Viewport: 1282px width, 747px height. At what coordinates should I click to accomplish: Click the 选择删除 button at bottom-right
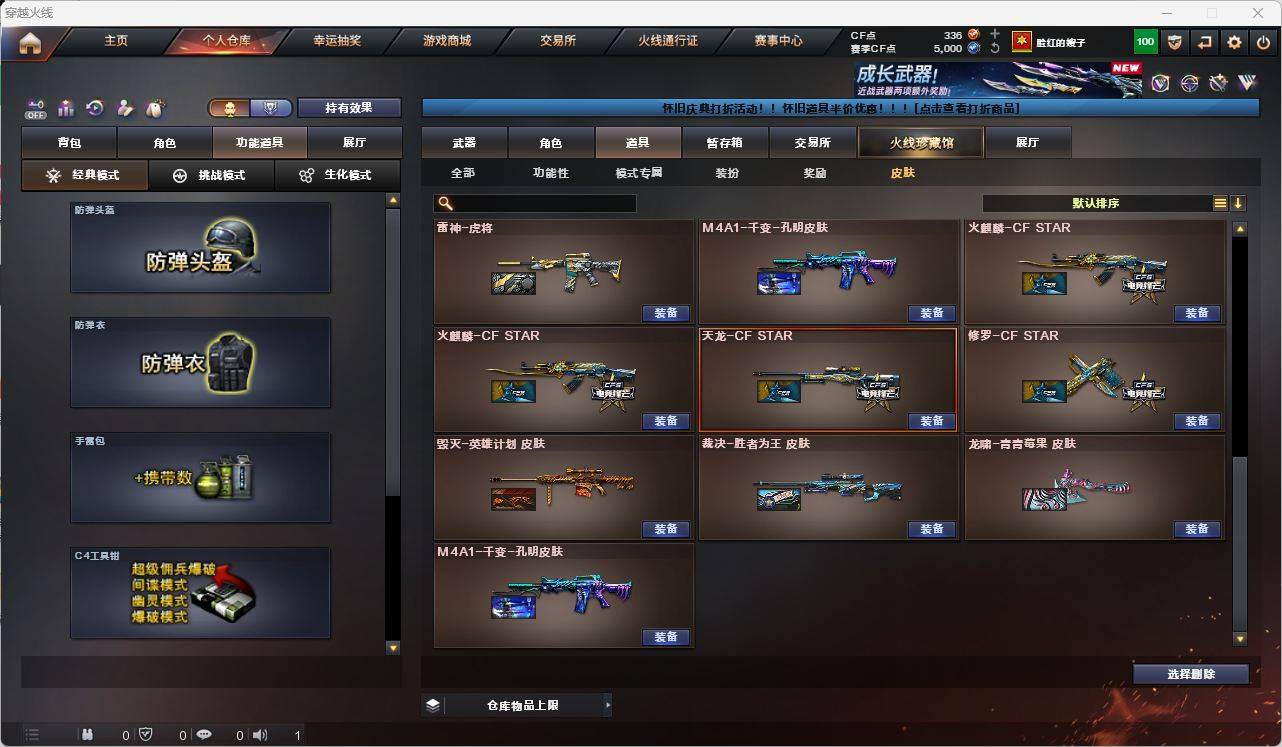click(x=1191, y=674)
